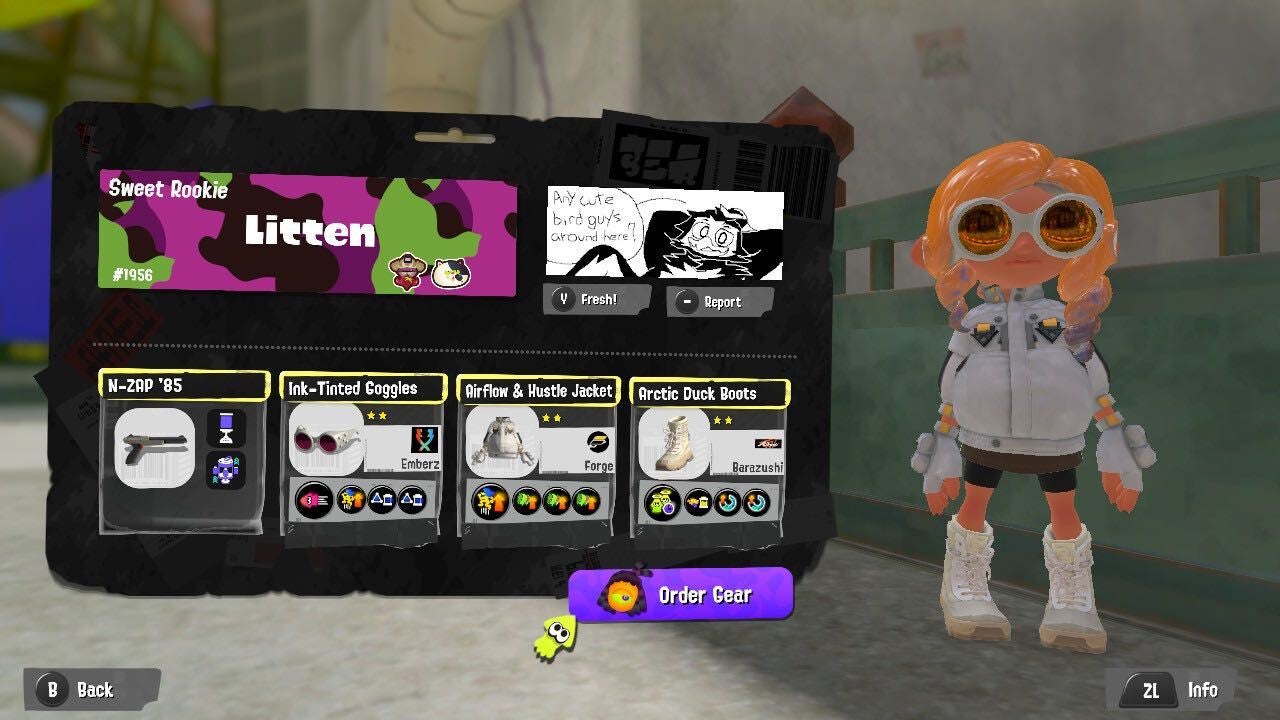The image size is (1280, 720).
Task: Click the Forge brand logo on the jacket card
Action: pyautogui.click(x=599, y=441)
